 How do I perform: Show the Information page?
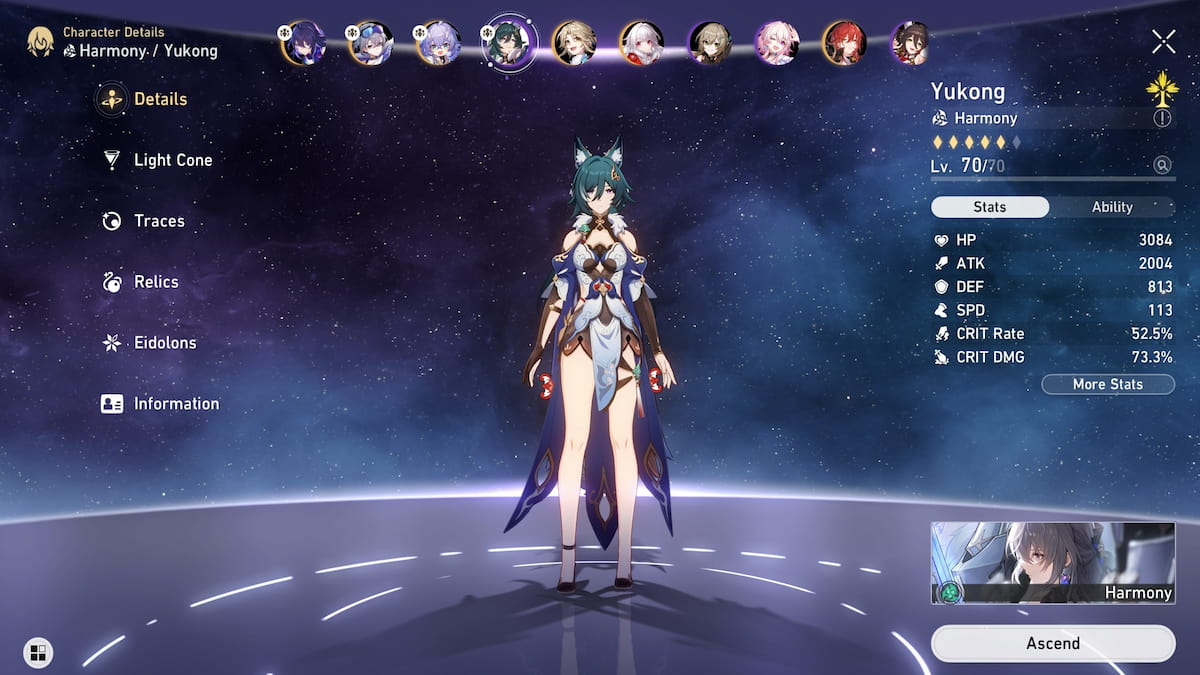175,404
